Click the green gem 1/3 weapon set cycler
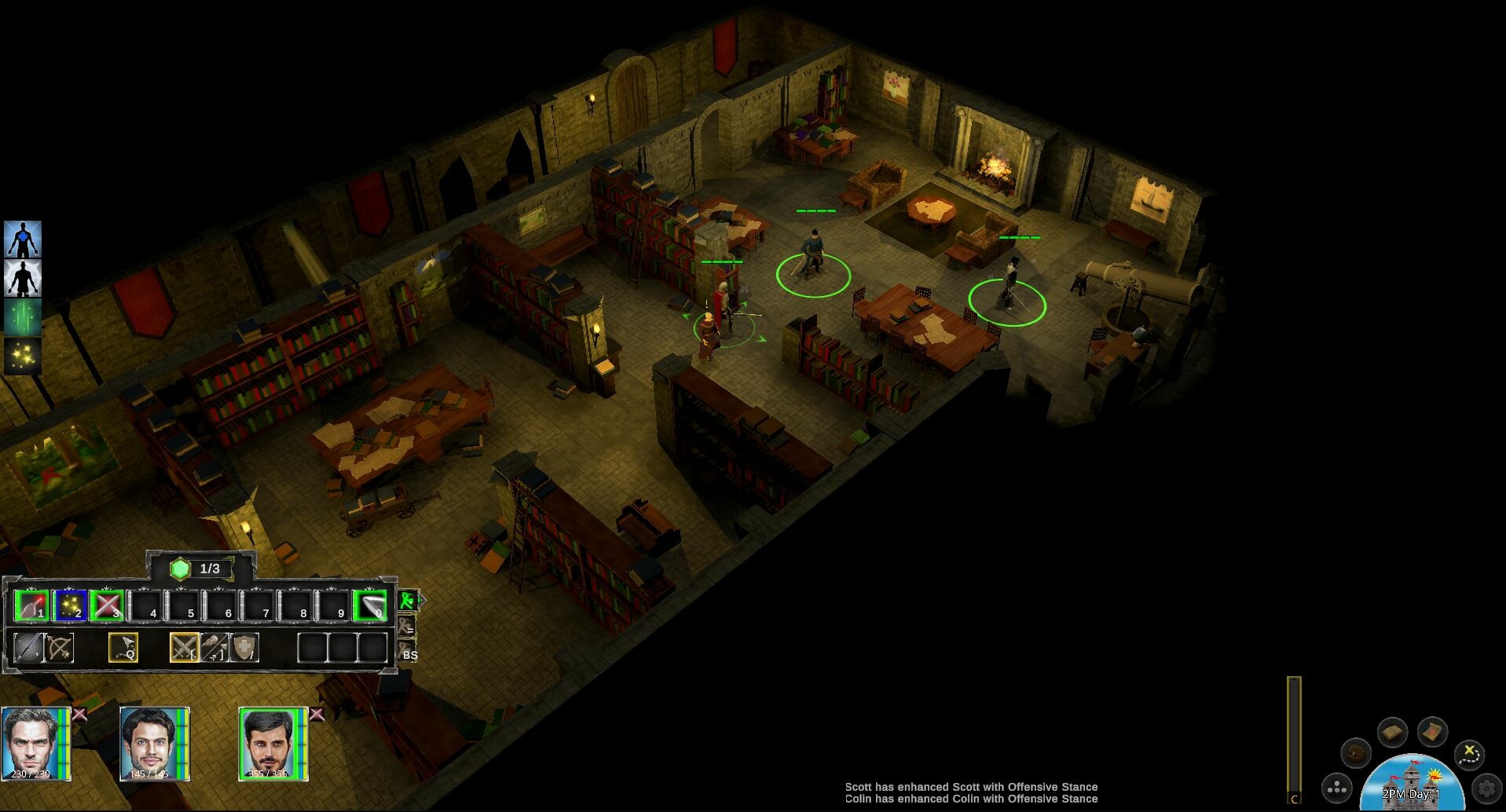 point(181,568)
